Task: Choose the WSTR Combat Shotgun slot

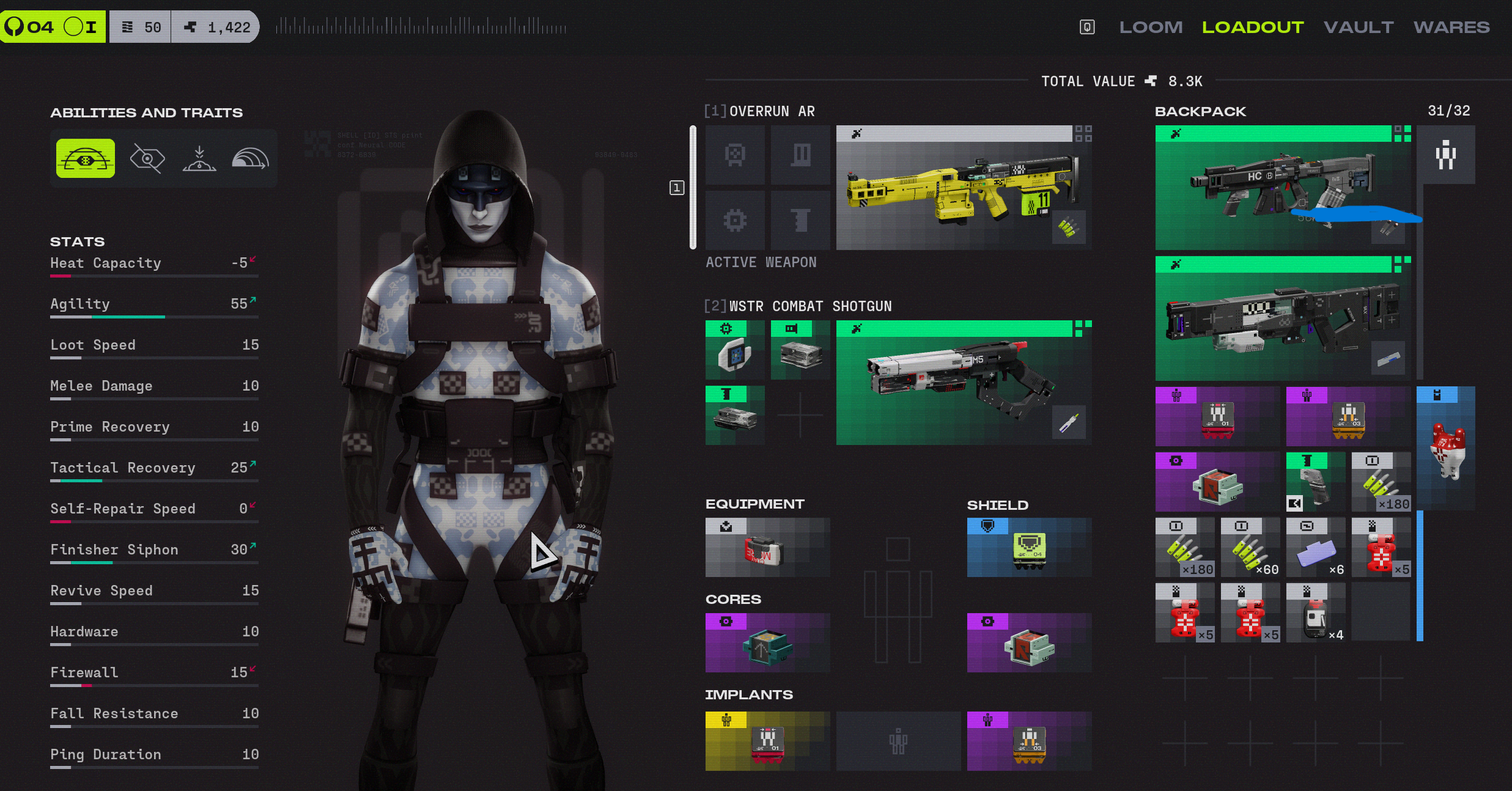Action: (x=964, y=383)
